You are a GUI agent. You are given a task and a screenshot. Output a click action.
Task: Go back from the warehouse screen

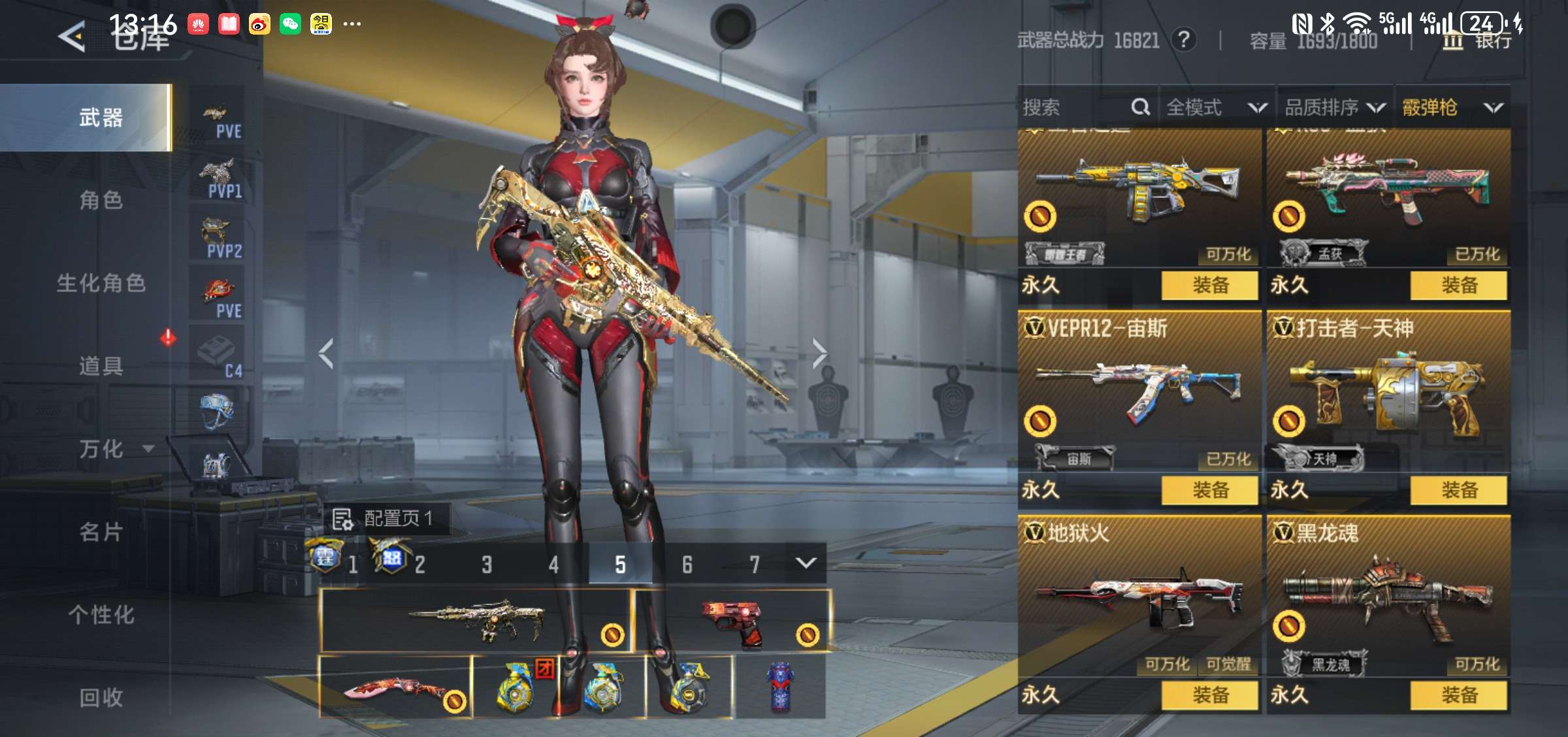coord(72,37)
